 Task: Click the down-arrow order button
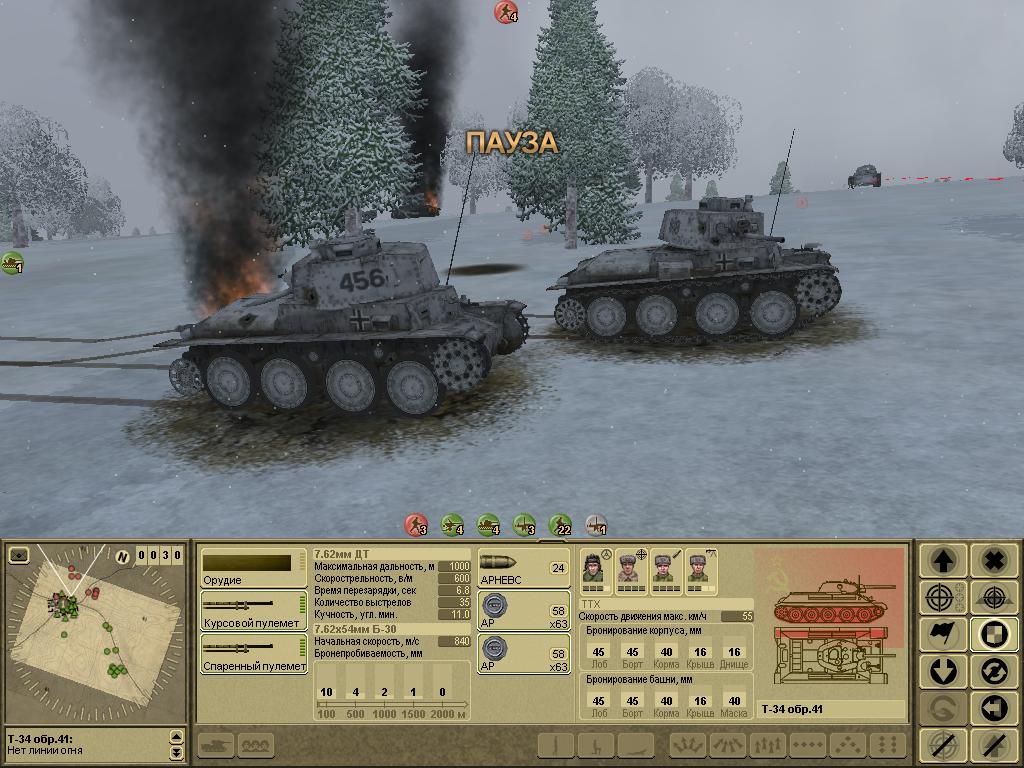(x=942, y=670)
